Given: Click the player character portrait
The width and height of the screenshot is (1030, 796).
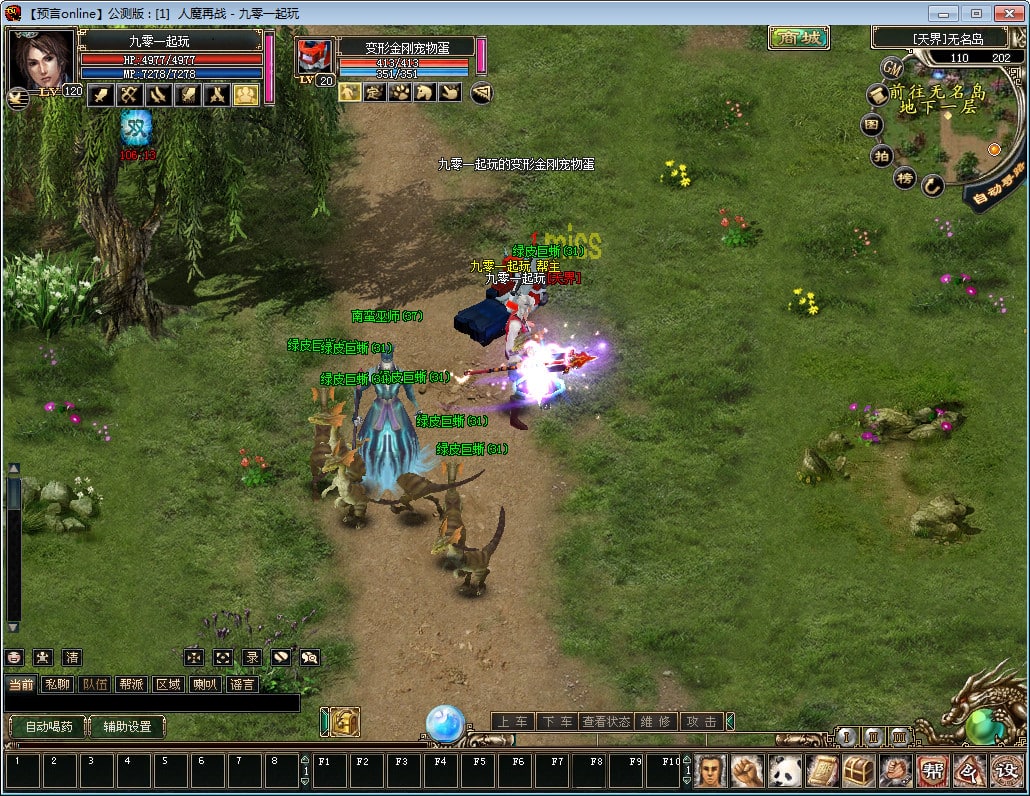Looking at the screenshot, I should tap(41, 60).
